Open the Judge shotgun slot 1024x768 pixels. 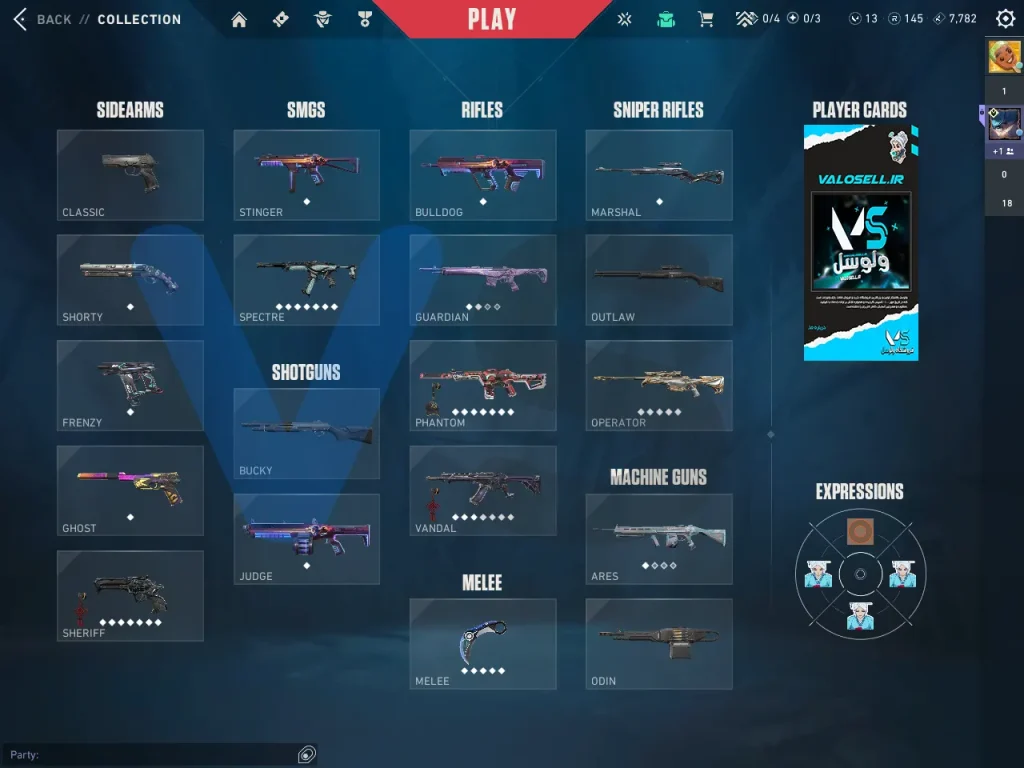pyautogui.click(x=306, y=539)
